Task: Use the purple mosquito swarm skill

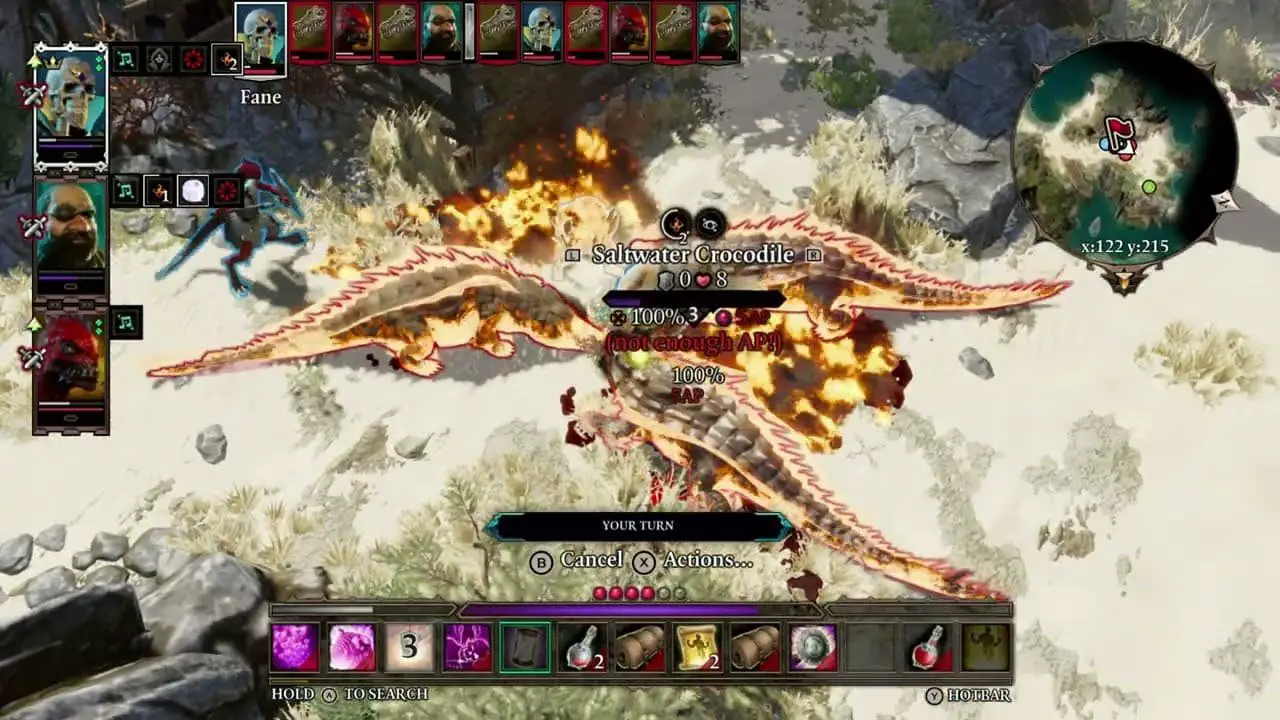Action: coord(467,648)
